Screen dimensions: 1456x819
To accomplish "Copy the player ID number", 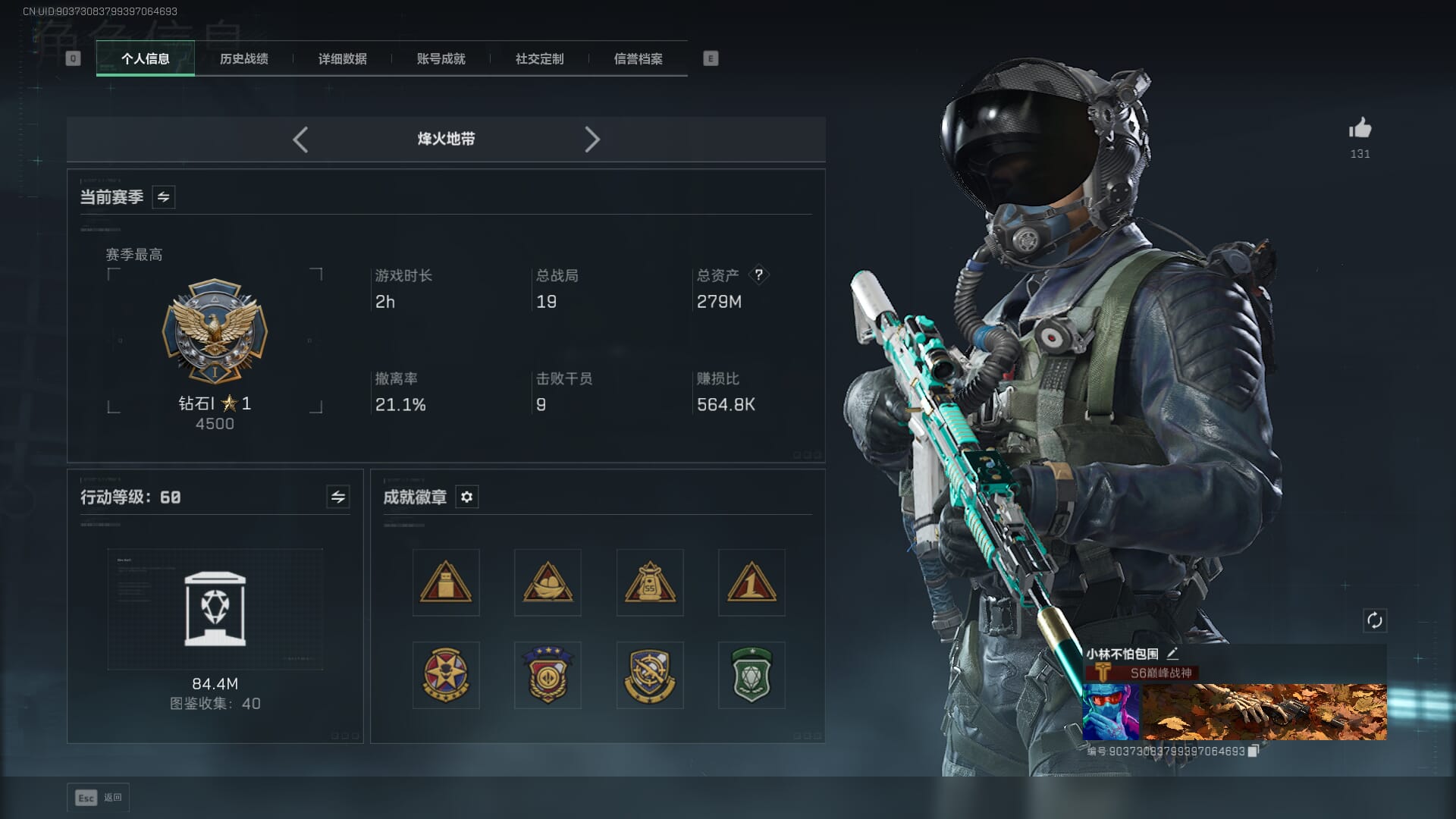I will point(1254,751).
